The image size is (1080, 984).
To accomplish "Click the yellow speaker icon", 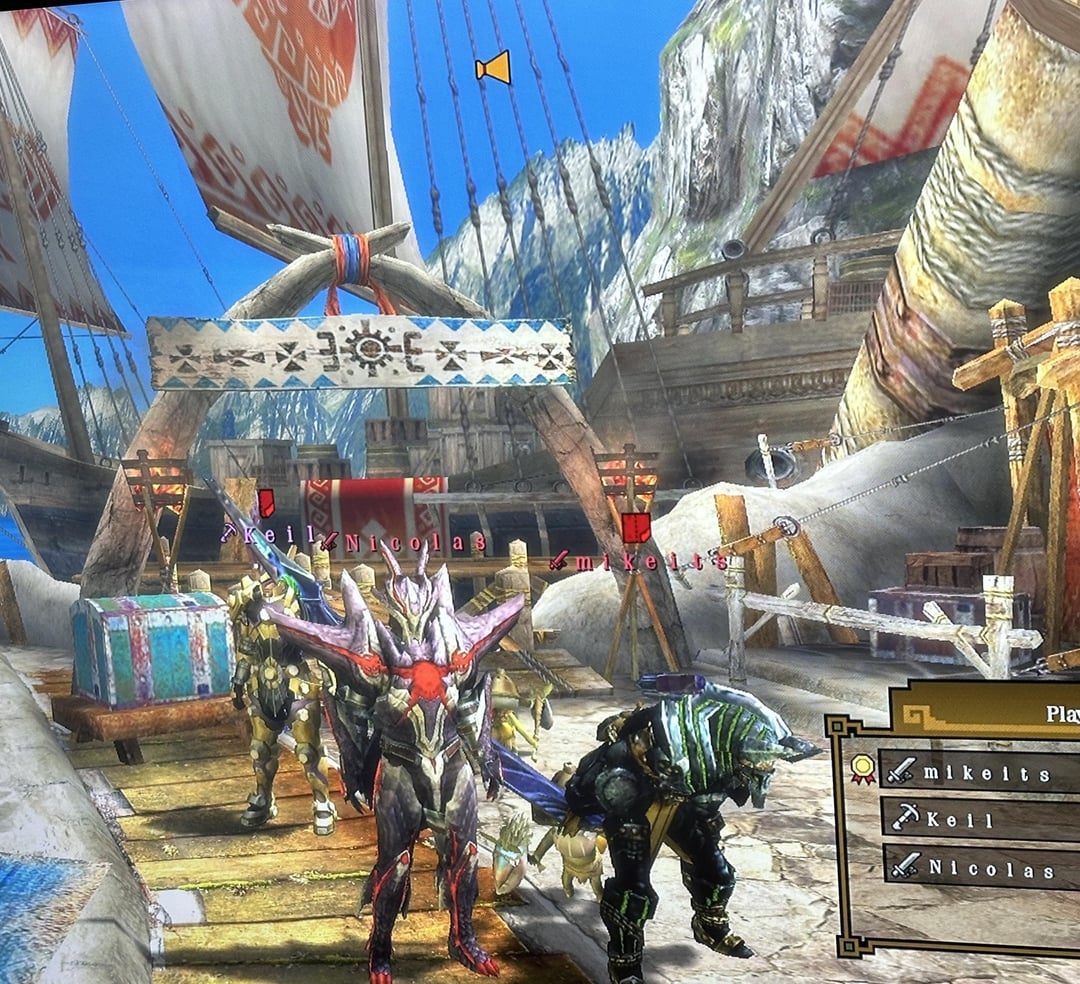I will pyautogui.click(x=493, y=68).
